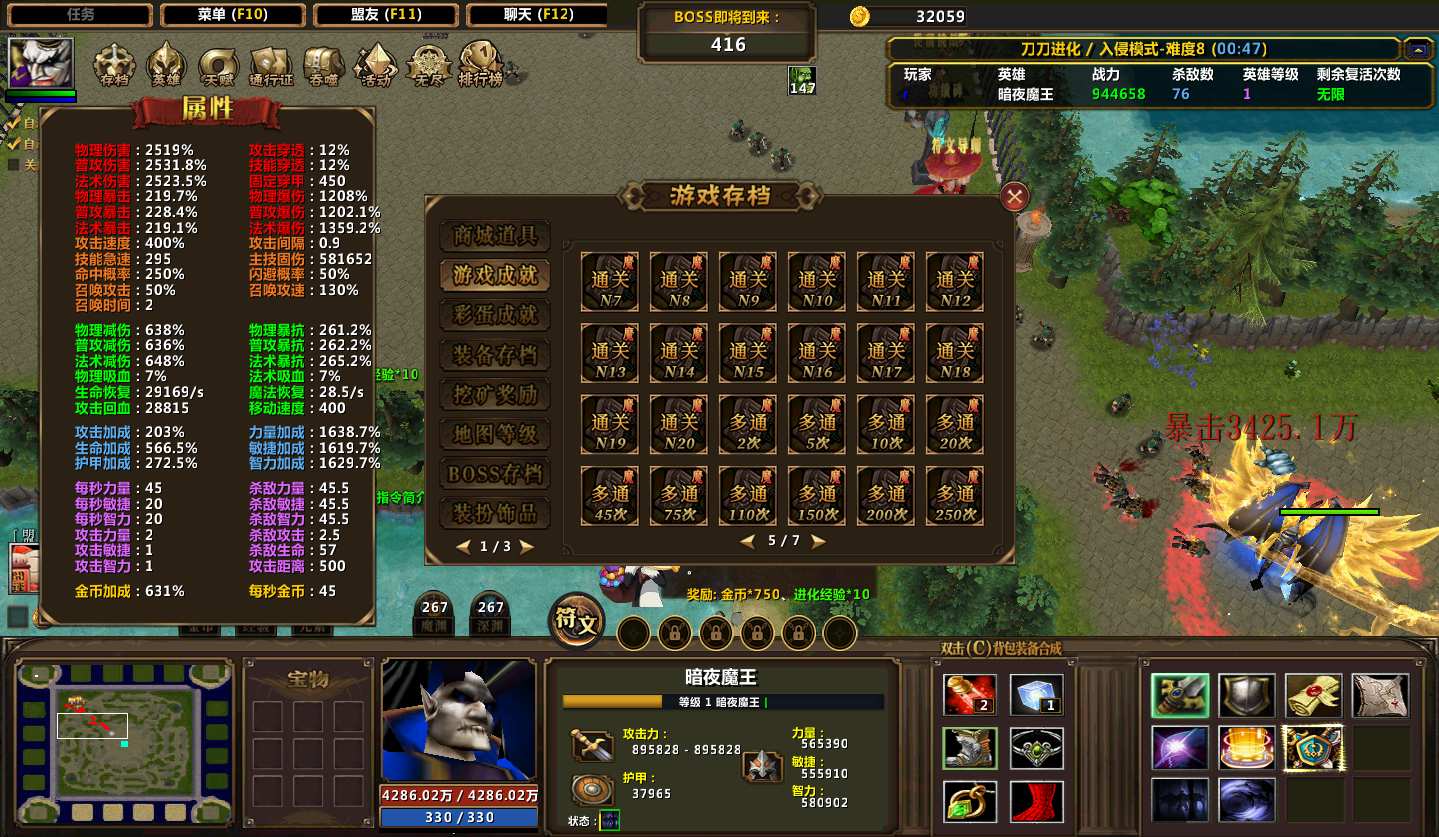Choose the 地图等级 category
Viewport: 1439px width, 837px height.
click(x=495, y=434)
